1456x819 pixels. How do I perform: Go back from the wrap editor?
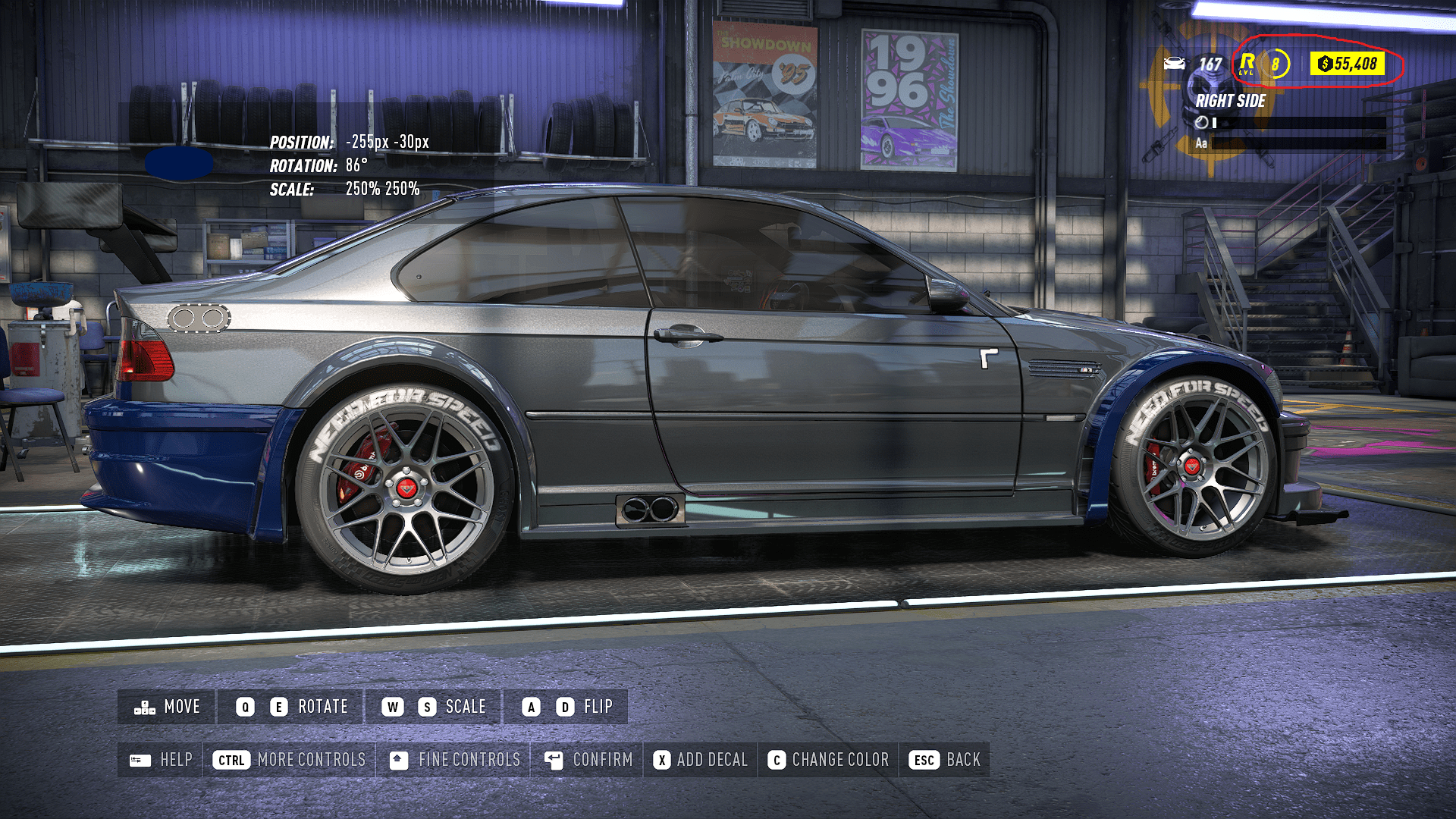[x=945, y=760]
